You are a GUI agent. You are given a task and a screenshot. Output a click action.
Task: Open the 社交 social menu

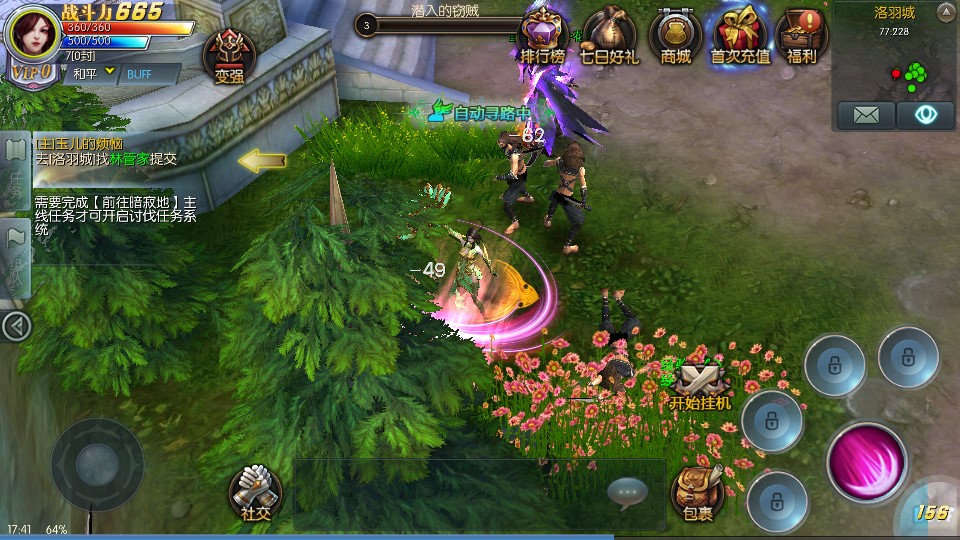(x=255, y=492)
